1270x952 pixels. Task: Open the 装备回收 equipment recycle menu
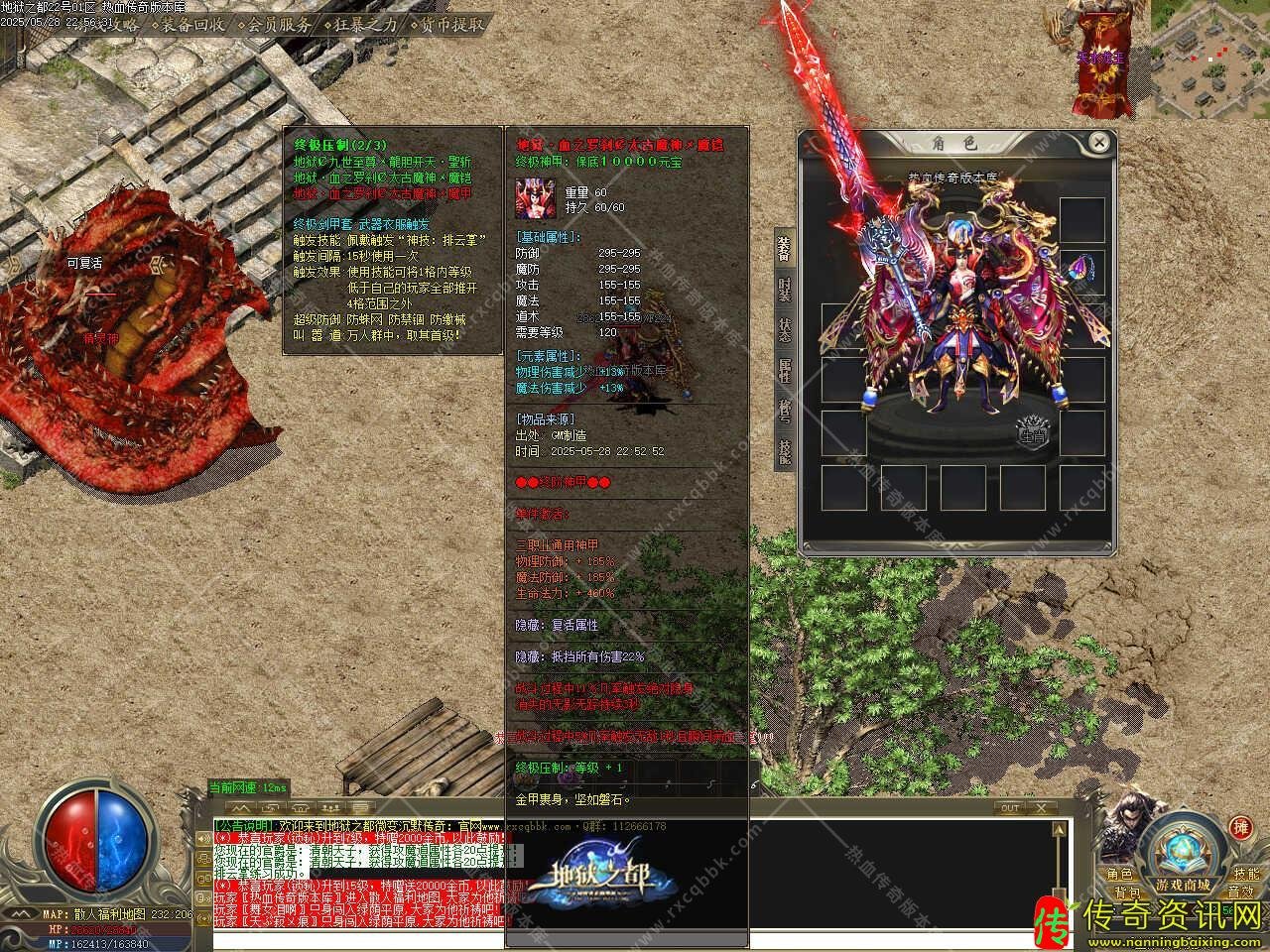click(192, 25)
